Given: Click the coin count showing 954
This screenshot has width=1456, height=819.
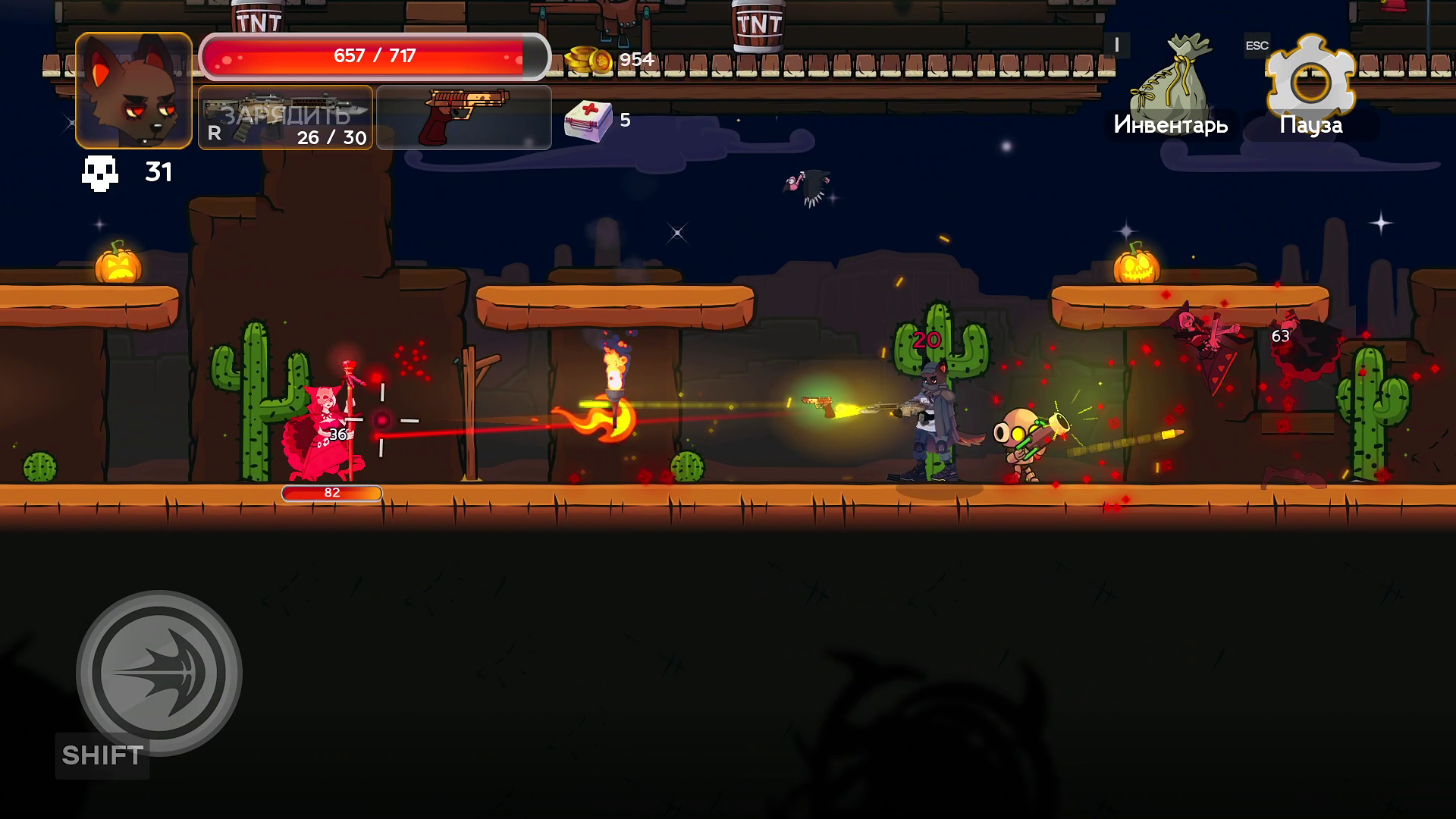Looking at the screenshot, I should click(635, 59).
